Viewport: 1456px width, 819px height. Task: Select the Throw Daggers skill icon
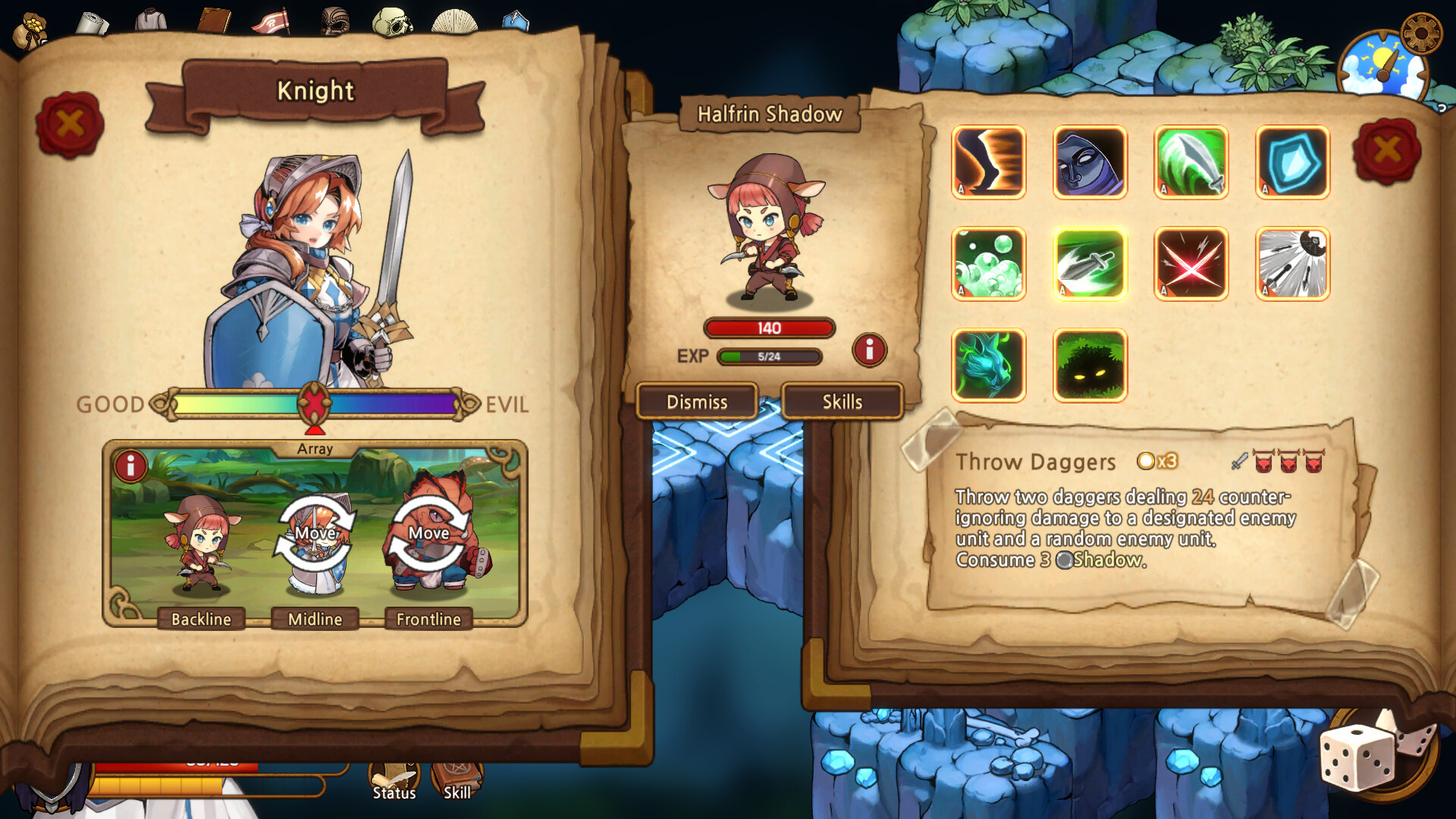(1090, 264)
